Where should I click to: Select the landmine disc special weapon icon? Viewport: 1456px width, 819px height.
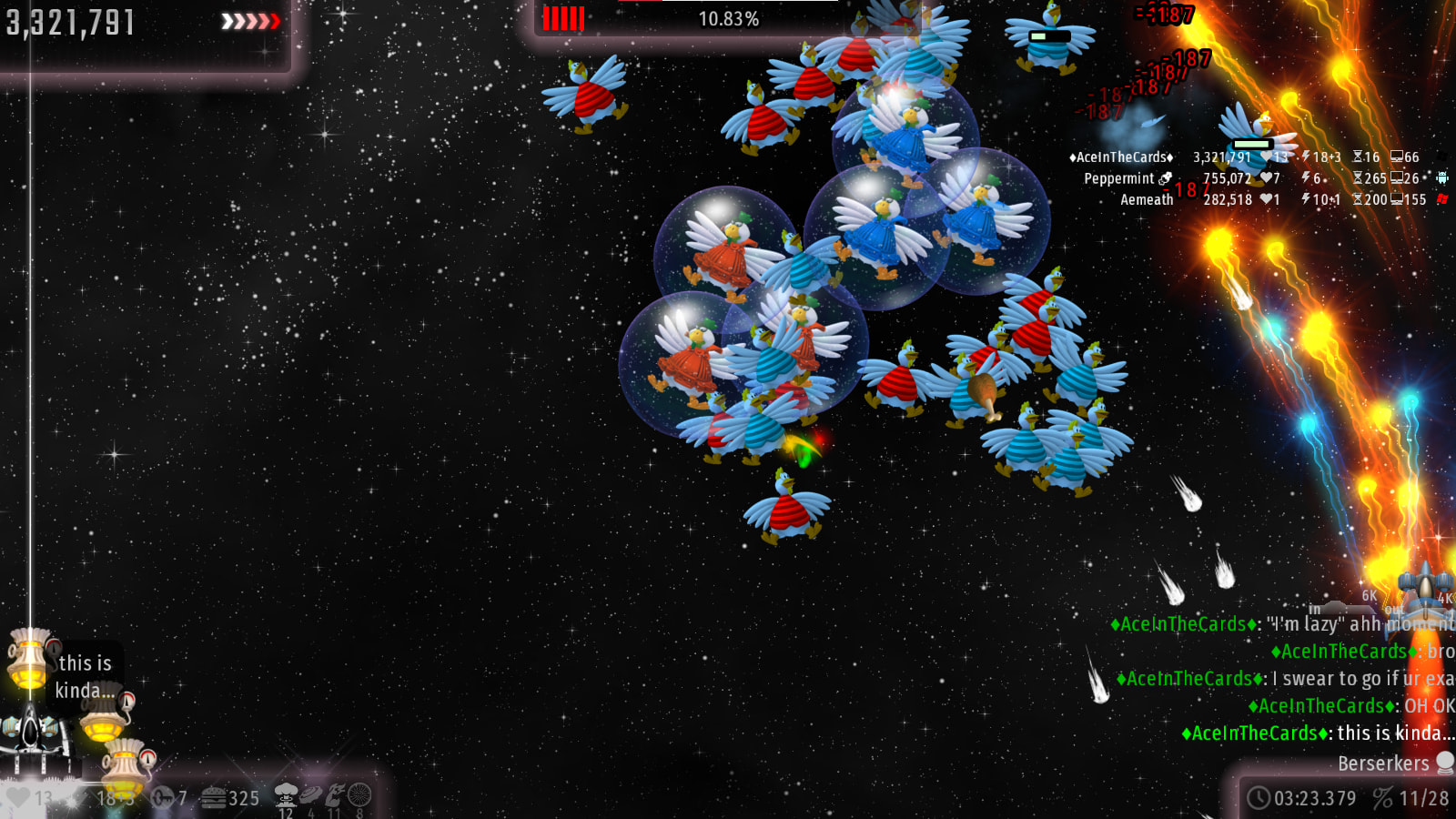tap(311, 794)
